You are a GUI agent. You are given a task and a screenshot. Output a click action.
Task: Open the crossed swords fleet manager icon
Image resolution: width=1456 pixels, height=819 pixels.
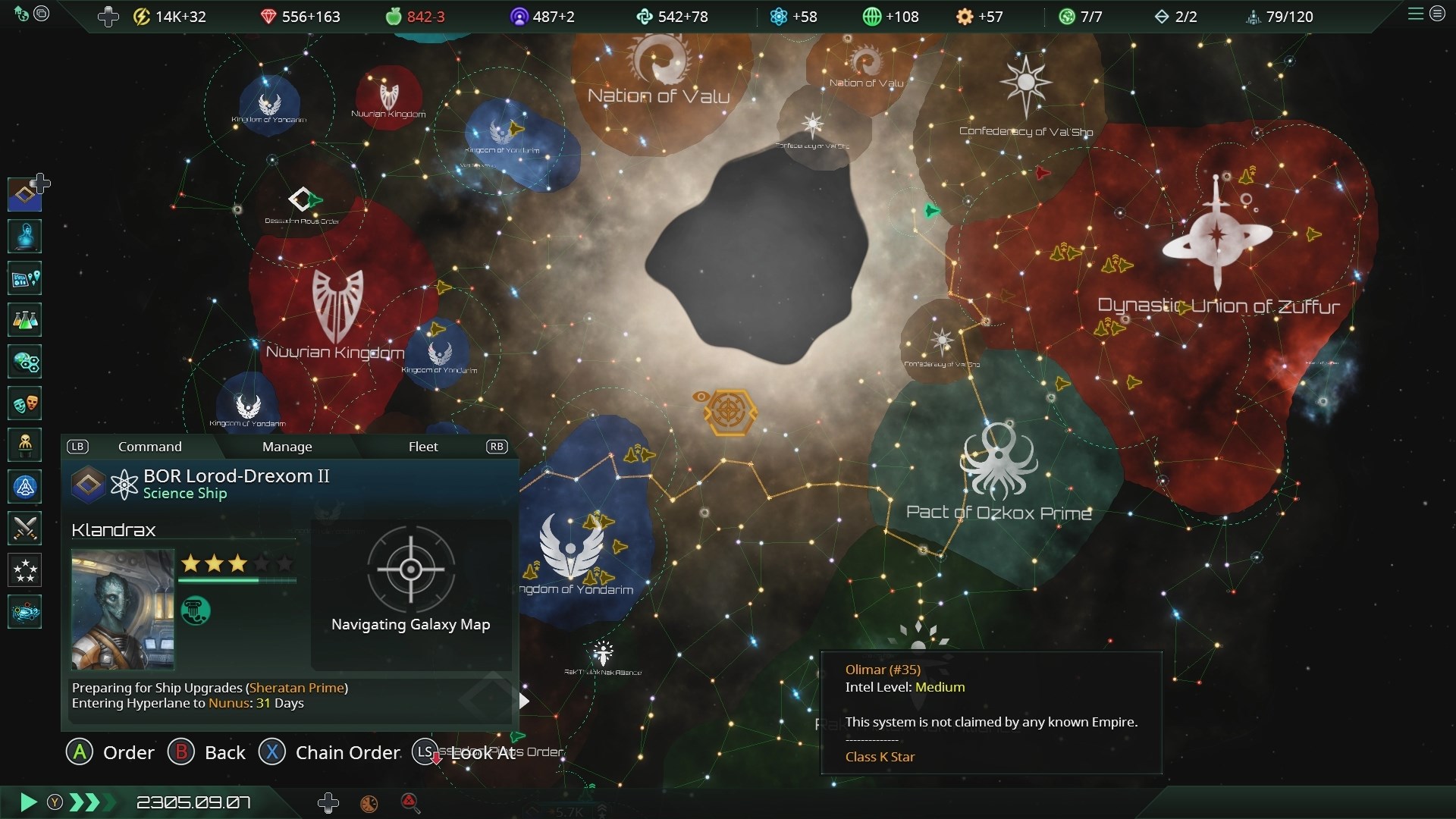[x=25, y=528]
